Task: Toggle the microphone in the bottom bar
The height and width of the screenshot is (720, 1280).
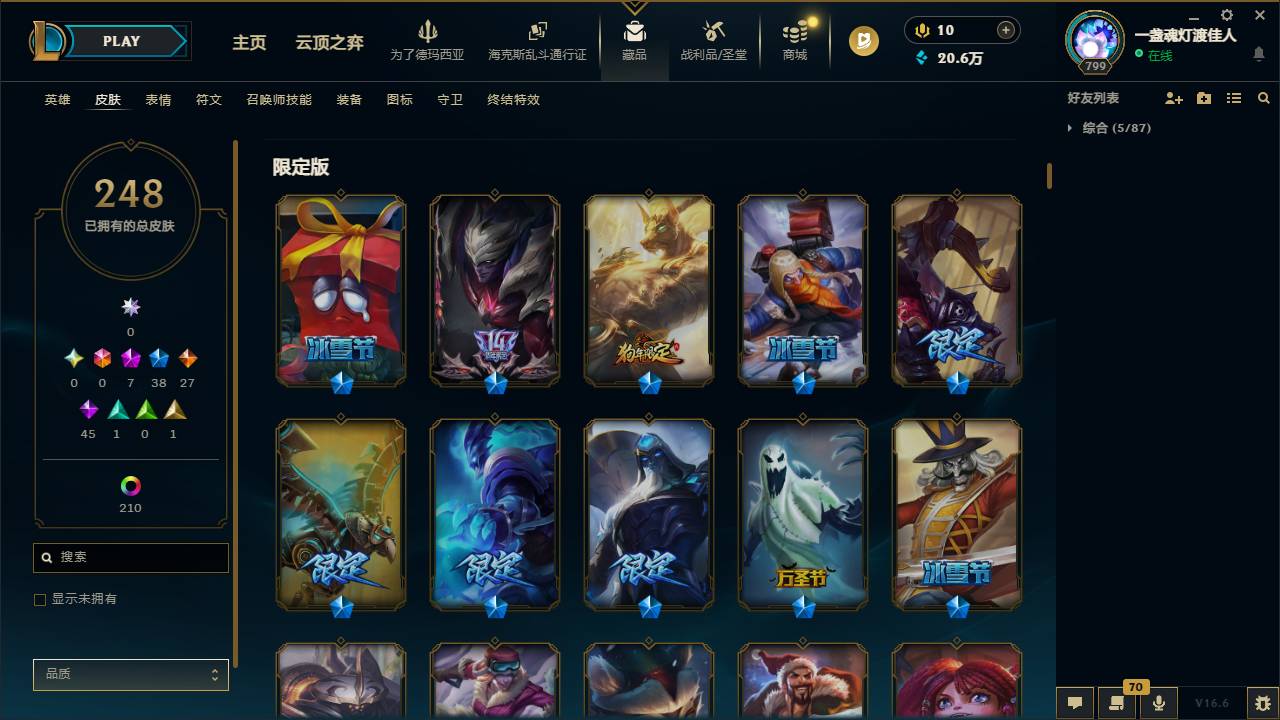Action: click(1159, 703)
